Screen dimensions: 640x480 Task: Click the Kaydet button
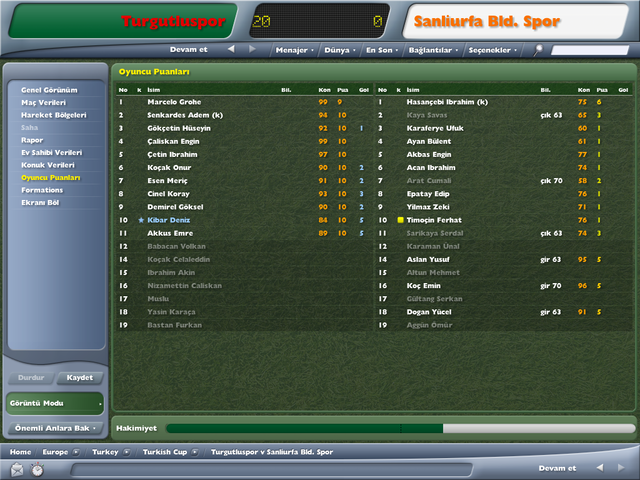(x=80, y=378)
